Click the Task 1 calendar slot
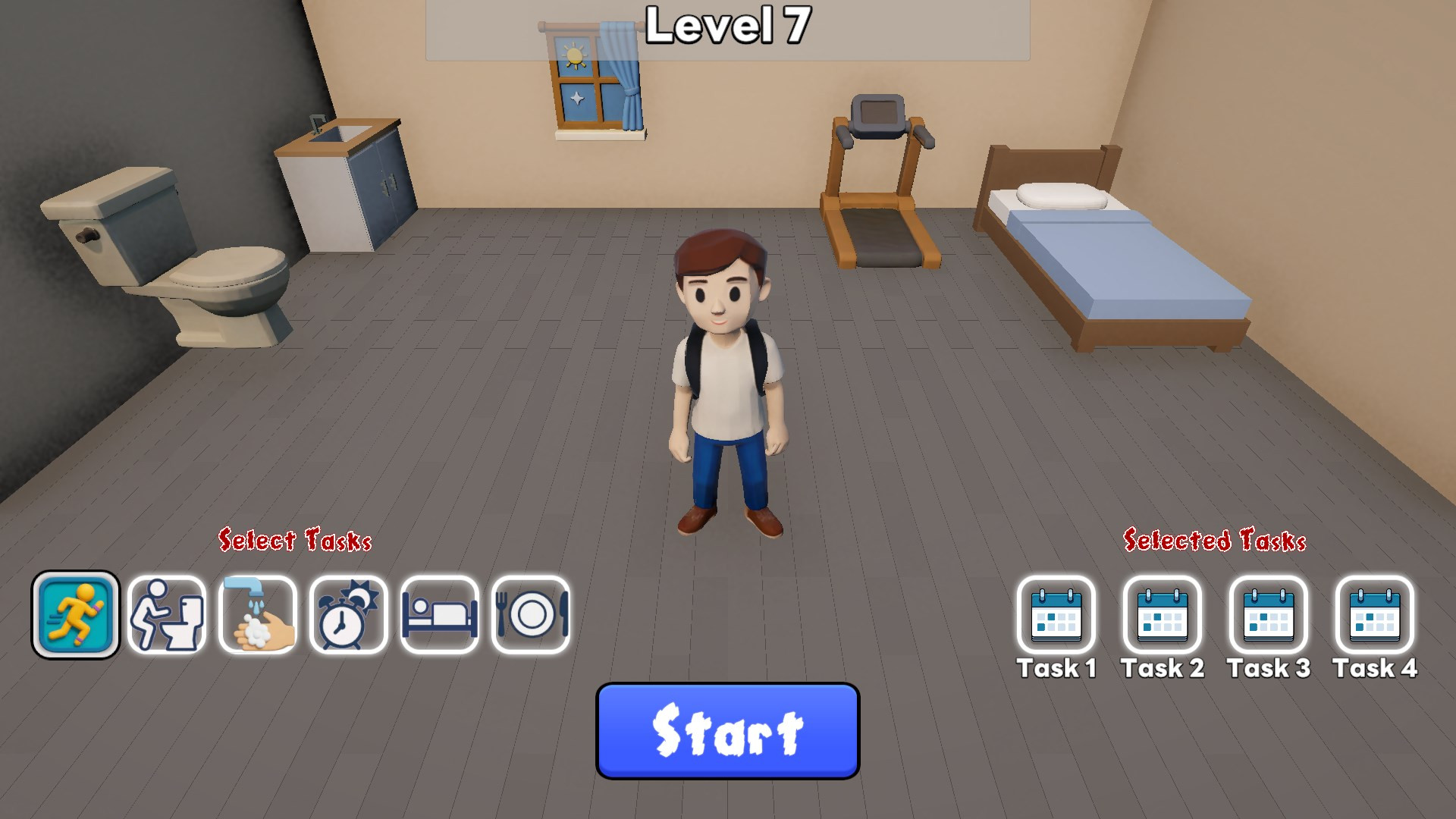 coord(1056,615)
